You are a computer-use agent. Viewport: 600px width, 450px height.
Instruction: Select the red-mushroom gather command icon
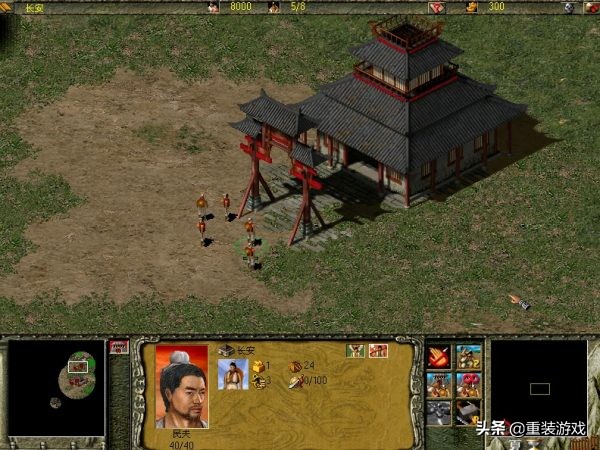click(468, 384)
